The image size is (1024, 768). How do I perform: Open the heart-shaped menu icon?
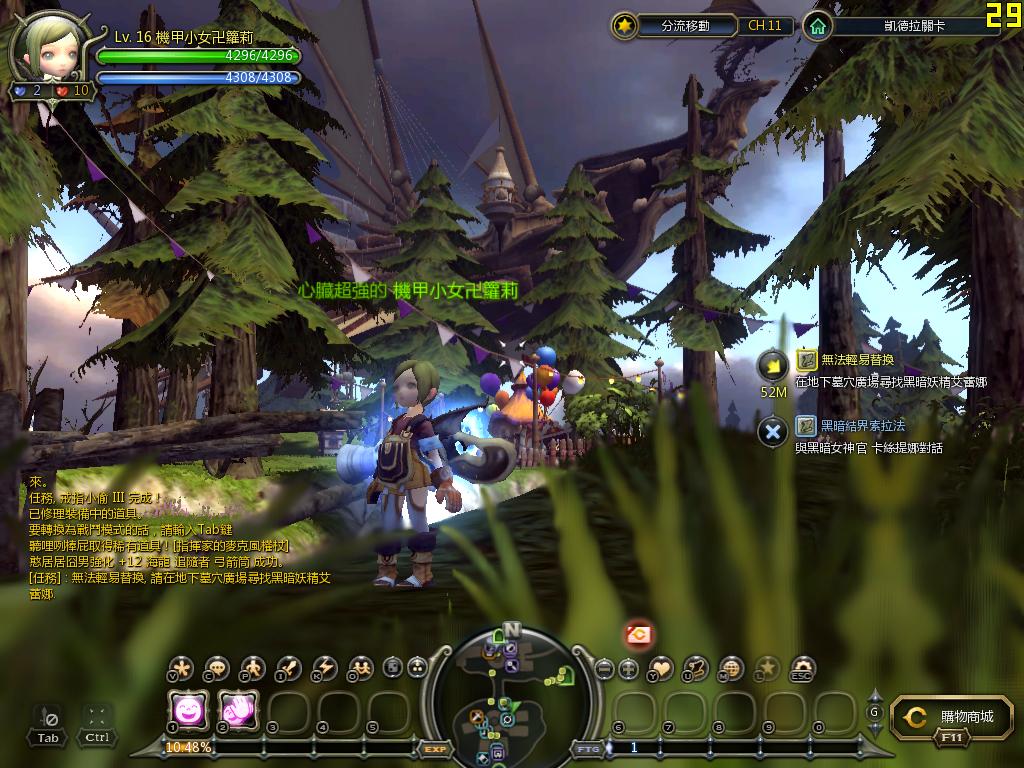click(662, 668)
